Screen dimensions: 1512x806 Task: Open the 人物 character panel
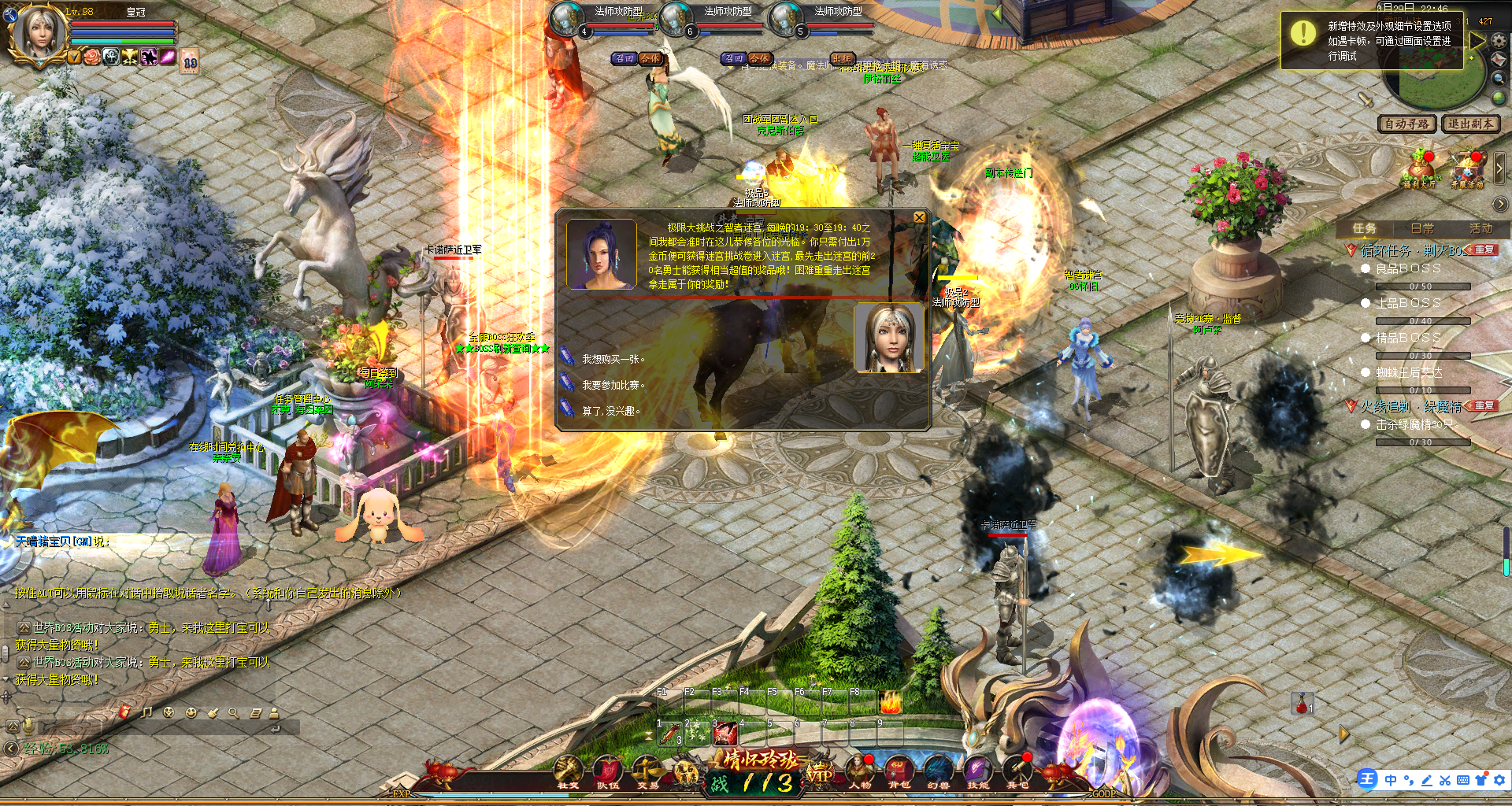(859, 771)
